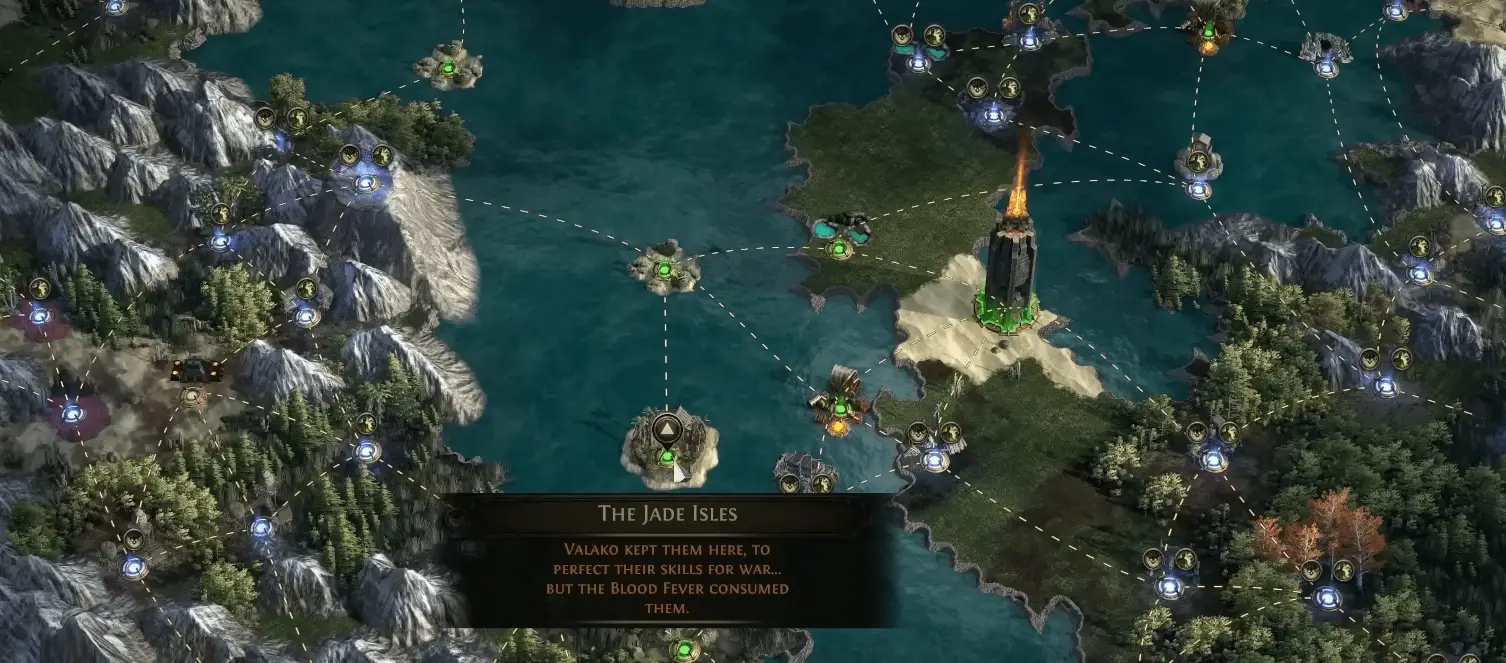Viewport: 1506px width, 663px height.
Task: Click the arrow marker above The Jade Isles
Action: click(666, 432)
